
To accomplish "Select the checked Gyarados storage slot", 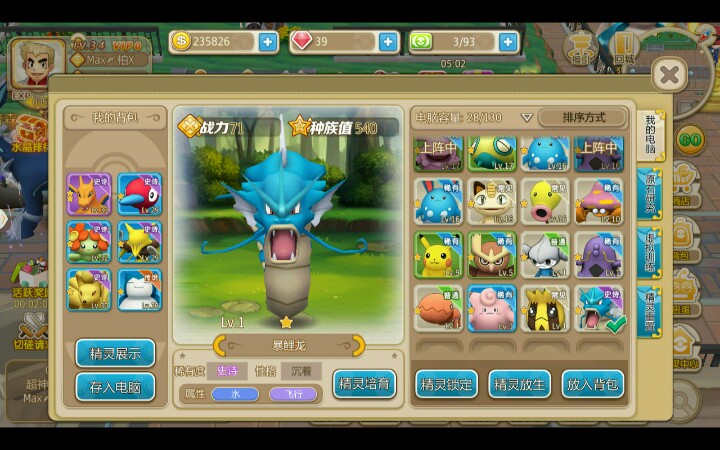I will [x=600, y=309].
